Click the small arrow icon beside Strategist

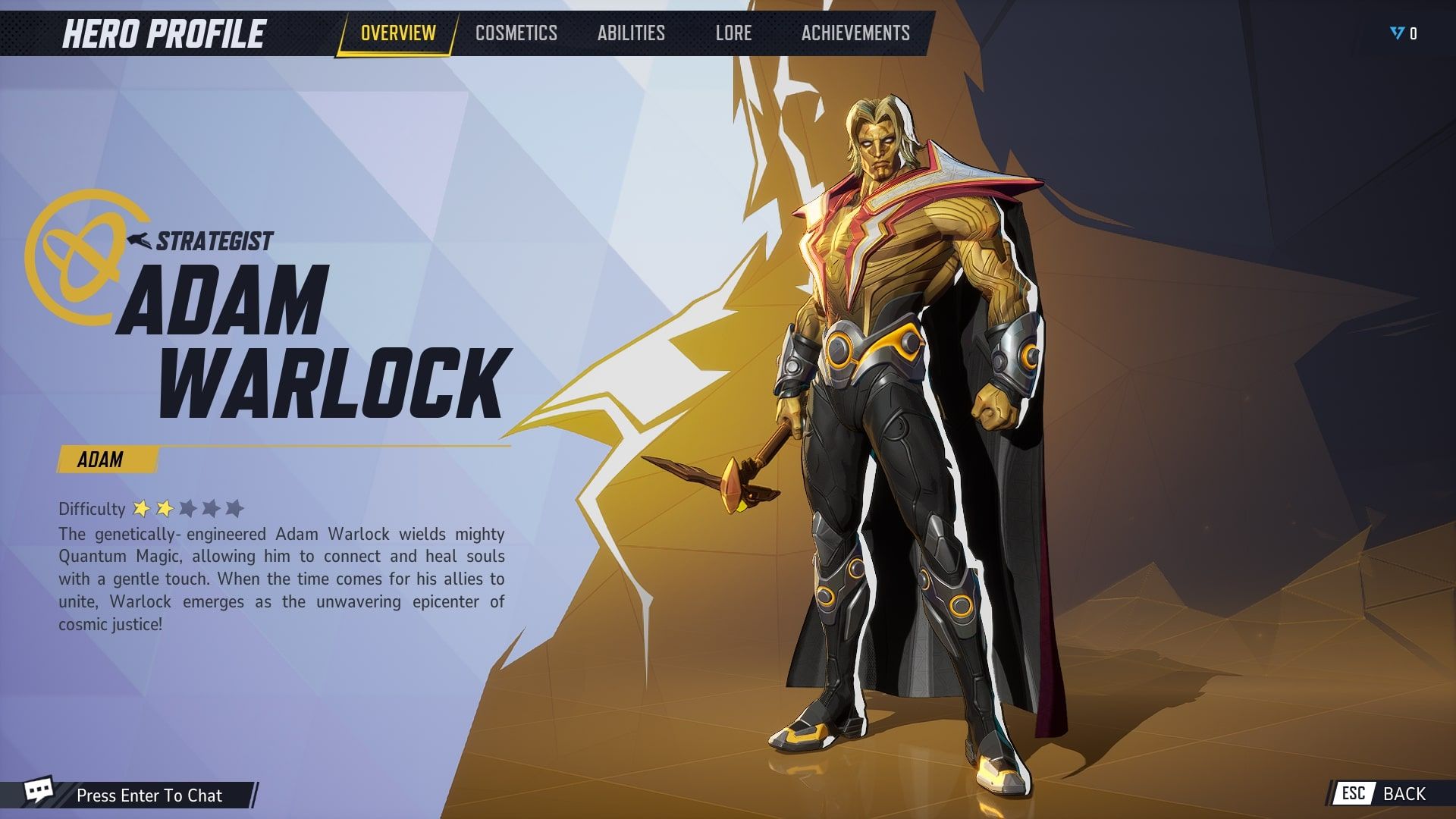click(x=137, y=240)
